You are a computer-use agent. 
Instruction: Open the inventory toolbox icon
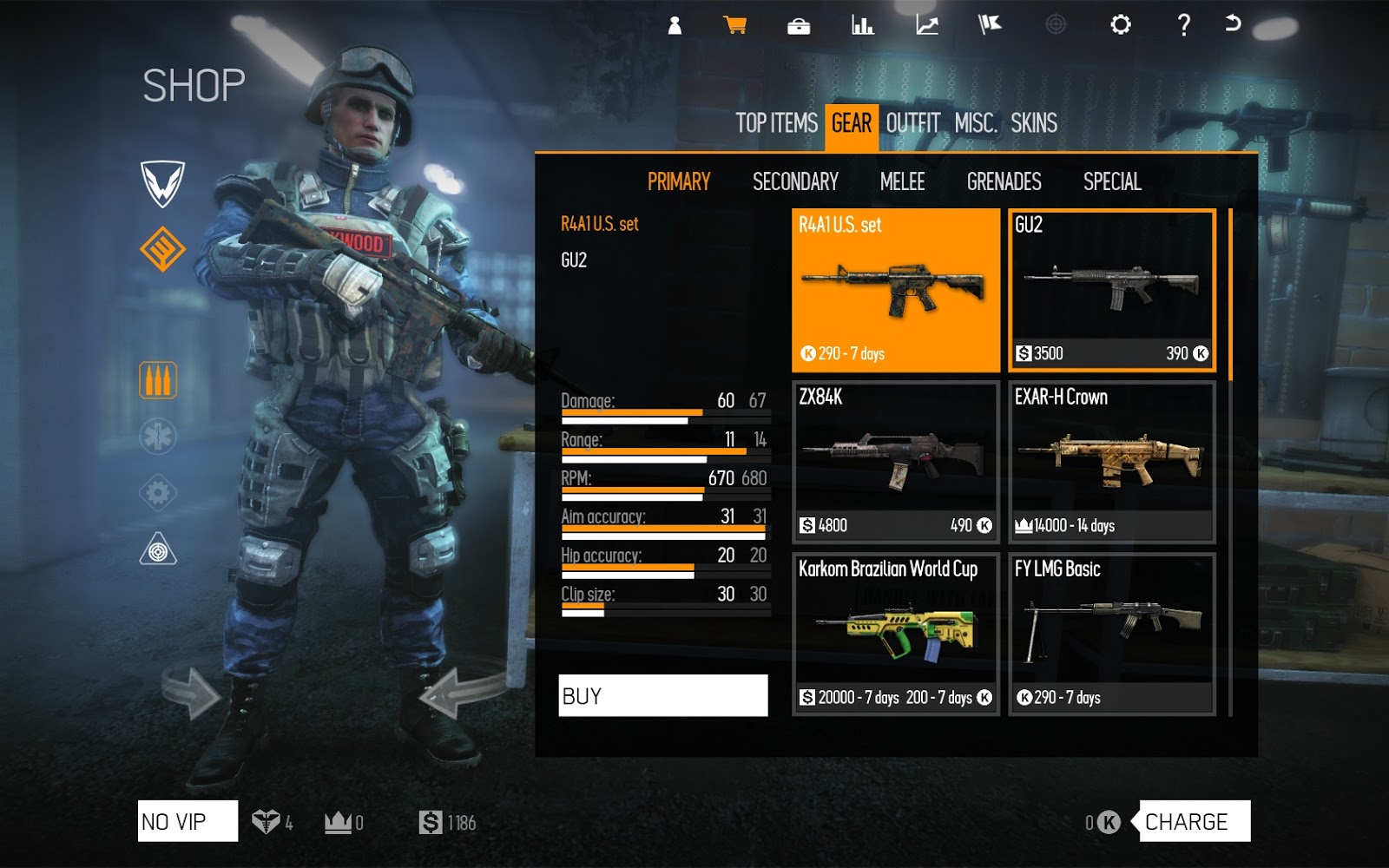point(800,26)
